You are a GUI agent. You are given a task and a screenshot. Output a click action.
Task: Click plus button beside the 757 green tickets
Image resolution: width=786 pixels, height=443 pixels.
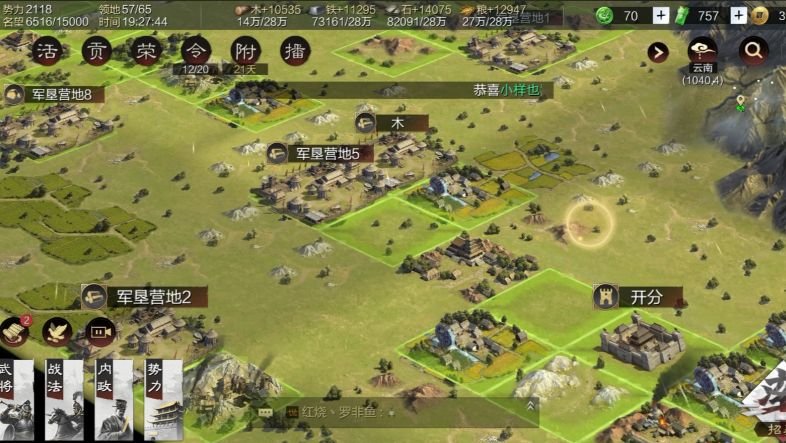[x=738, y=15]
